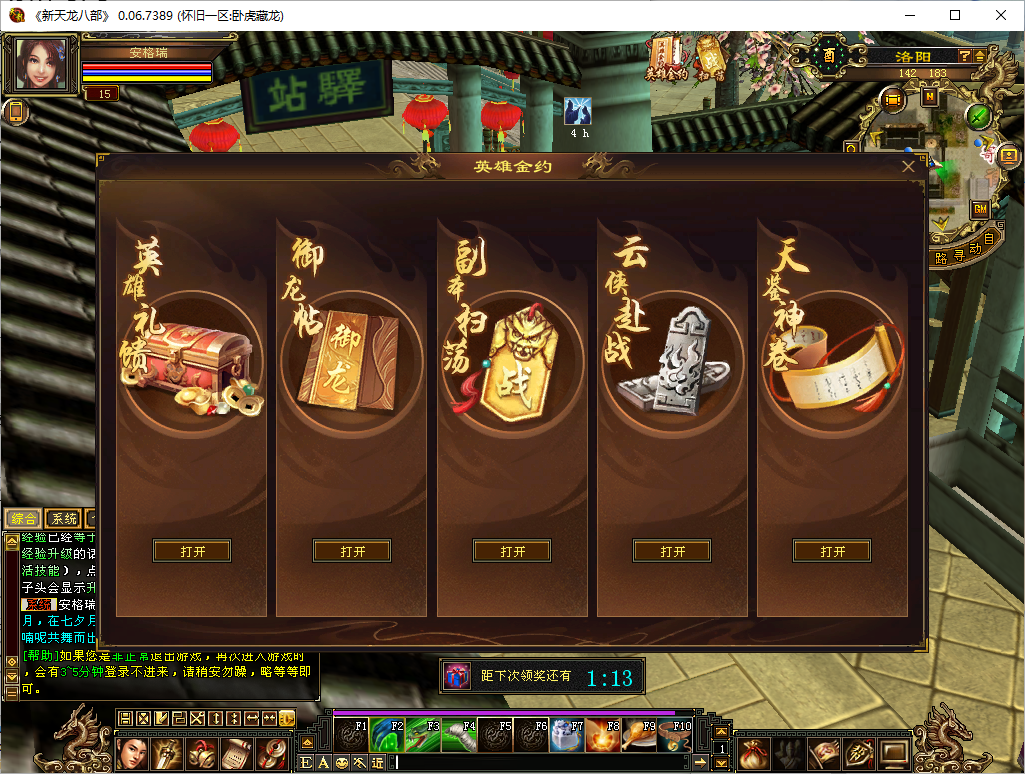The width and height of the screenshot is (1025, 774).
Task: Open the 云侠赴战 panel
Action: click(672, 551)
